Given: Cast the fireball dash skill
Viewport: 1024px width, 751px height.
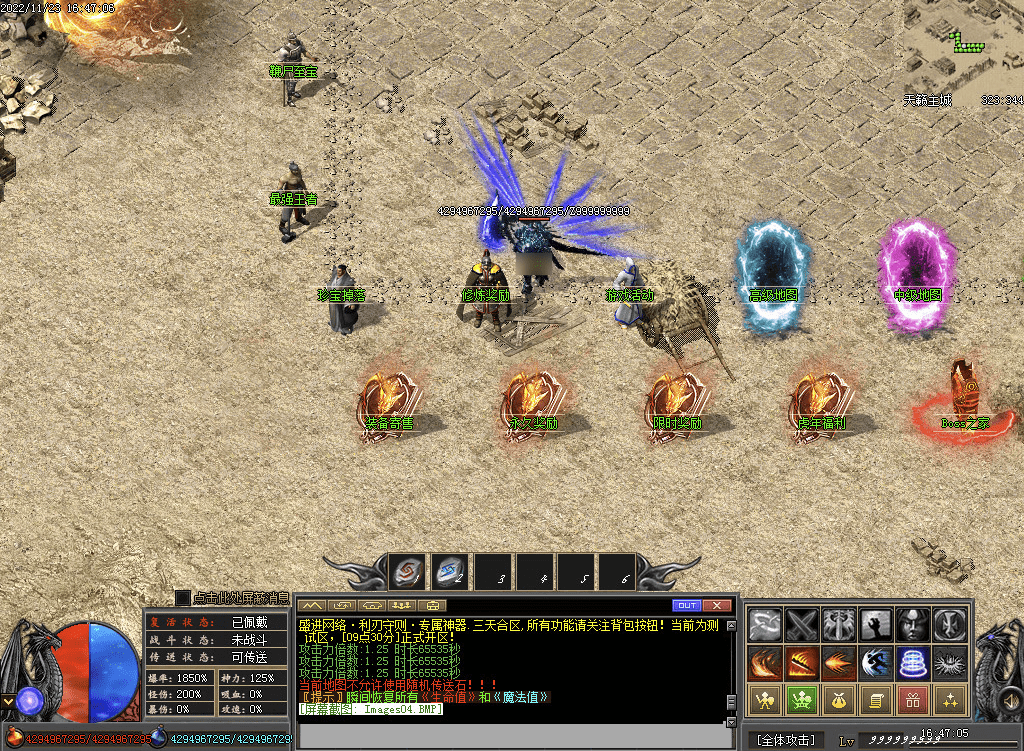Looking at the screenshot, I should click(838, 662).
